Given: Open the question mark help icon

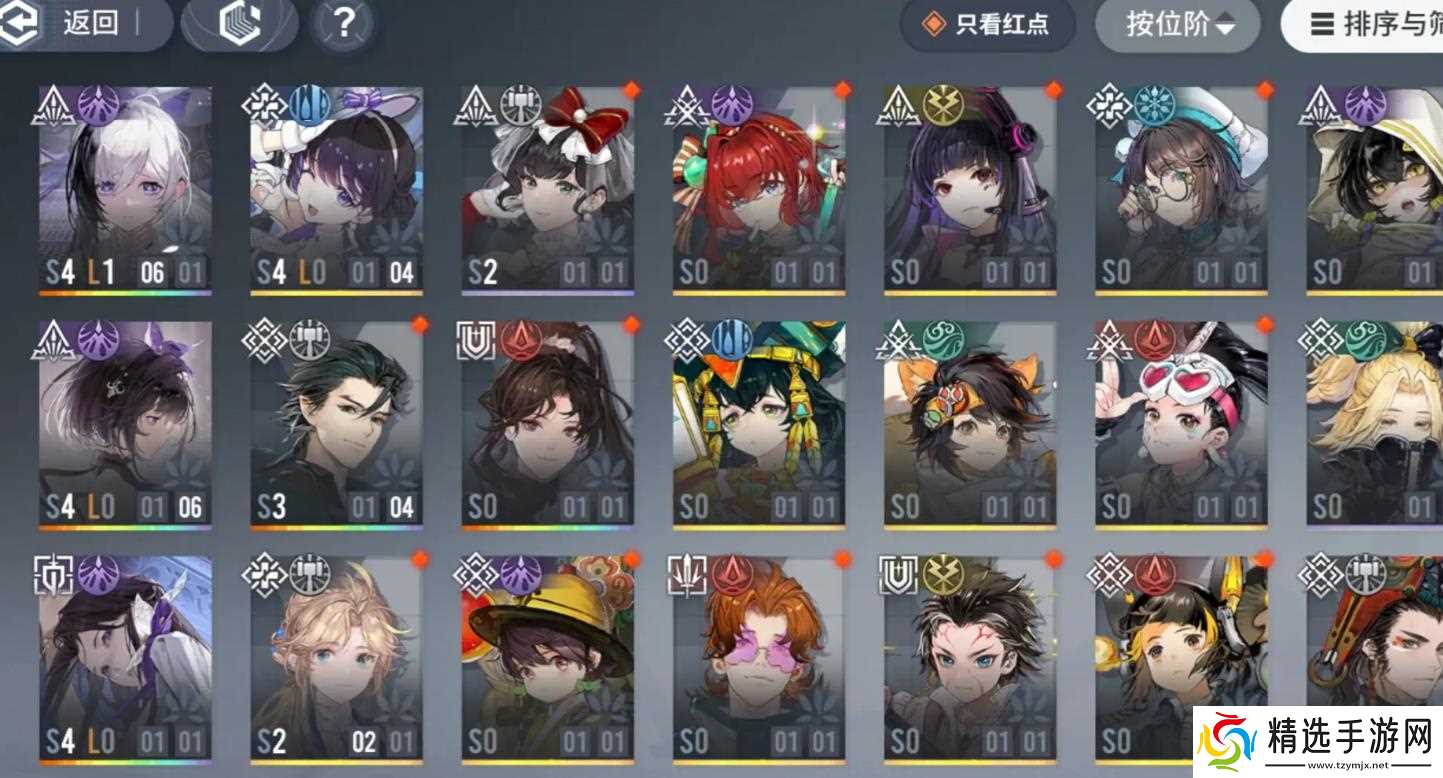Looking at the screenshot, I should [x=343, y=25].
